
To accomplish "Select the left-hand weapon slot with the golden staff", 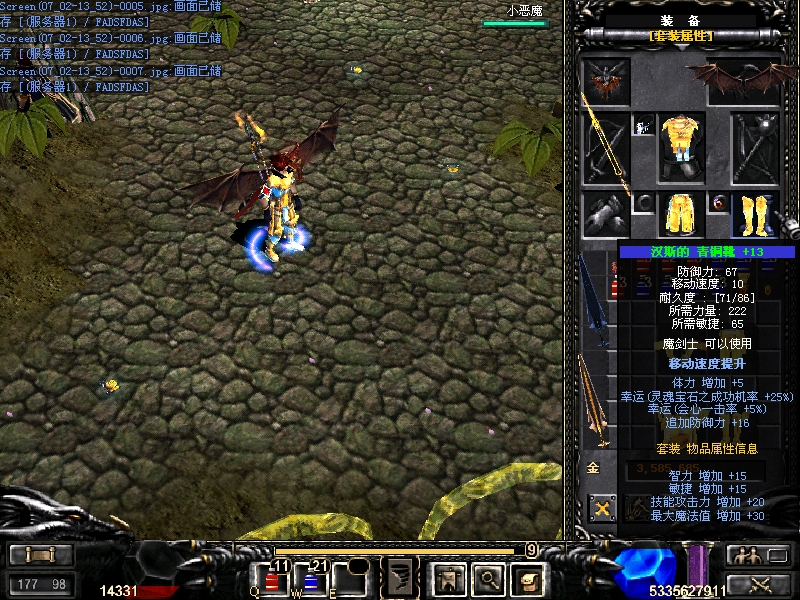I will tap(607, 147).
